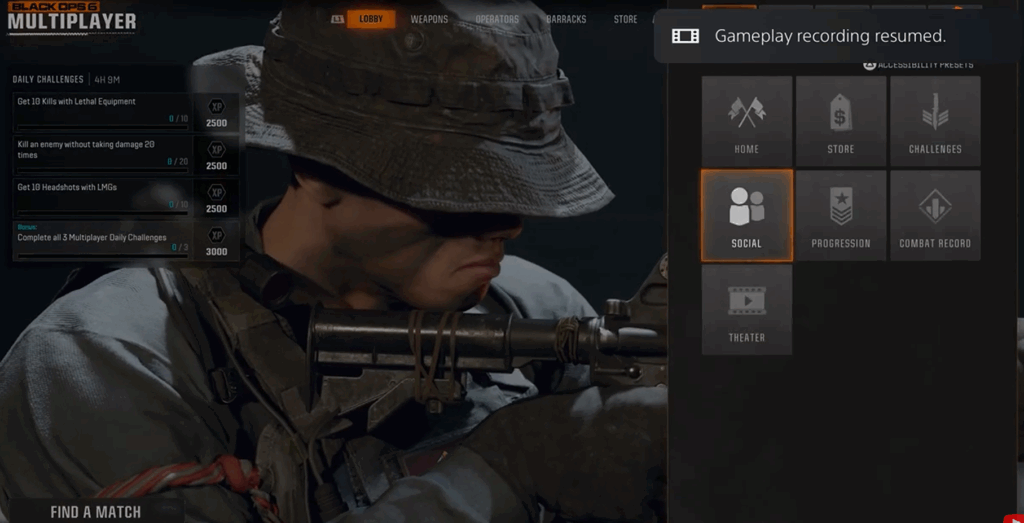Click the Gameplay recording resumed notification
This screenshot has width=1024, height=523.
829,36
